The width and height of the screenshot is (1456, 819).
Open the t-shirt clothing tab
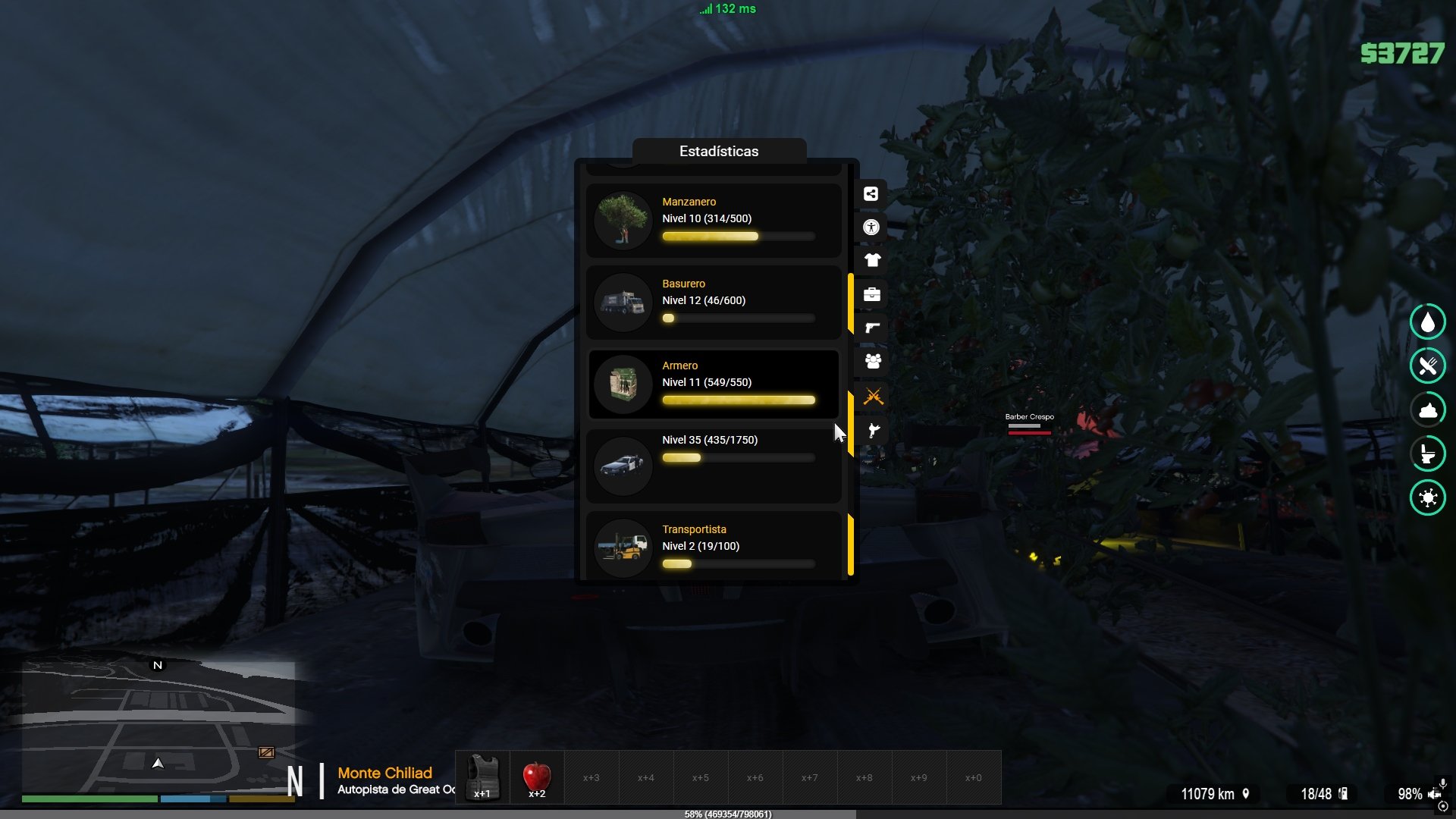point(872,261)
